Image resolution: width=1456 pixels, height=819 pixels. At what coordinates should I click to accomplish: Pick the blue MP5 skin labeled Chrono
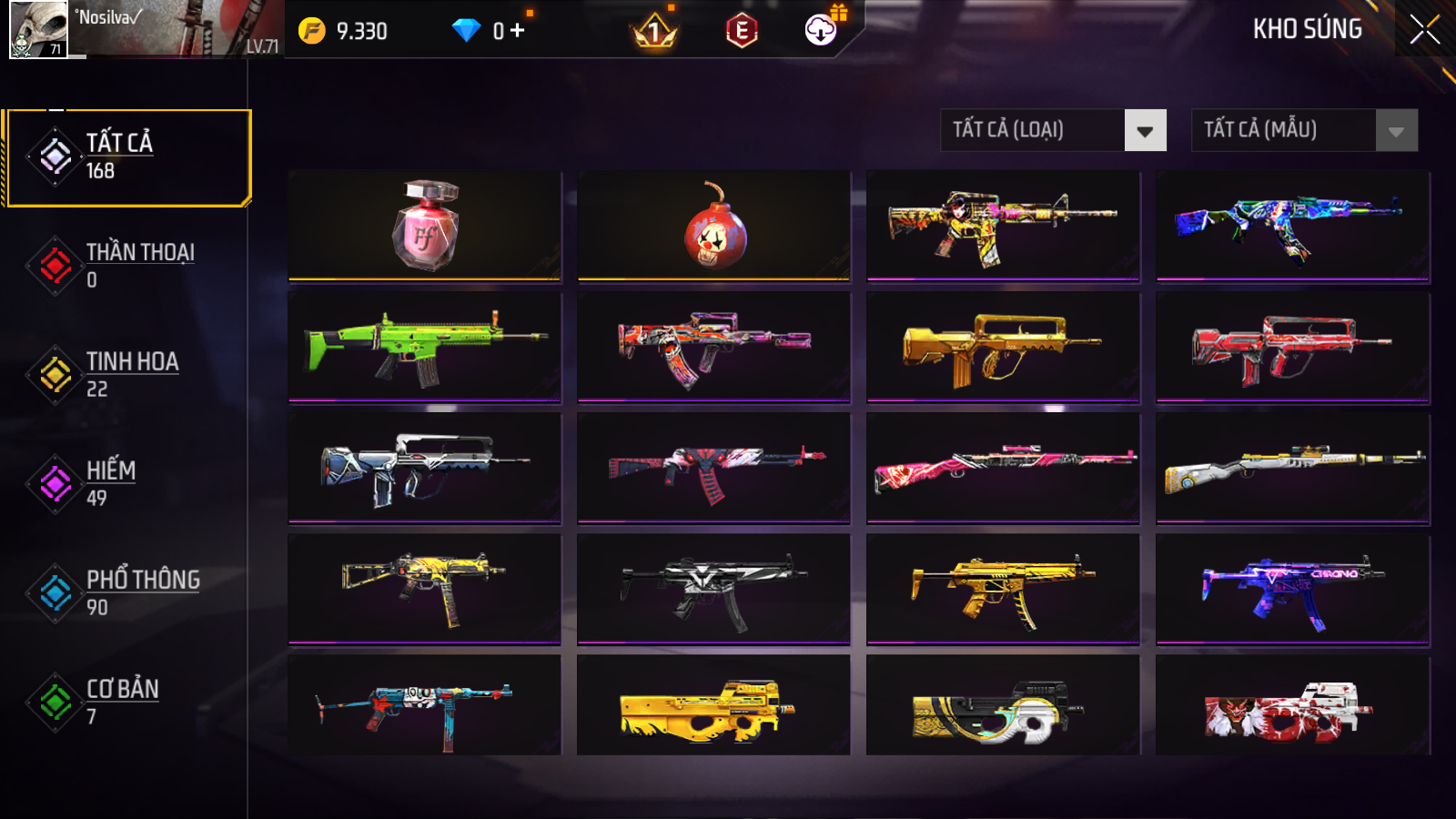pyautogui.click(x=1292, y=589)
